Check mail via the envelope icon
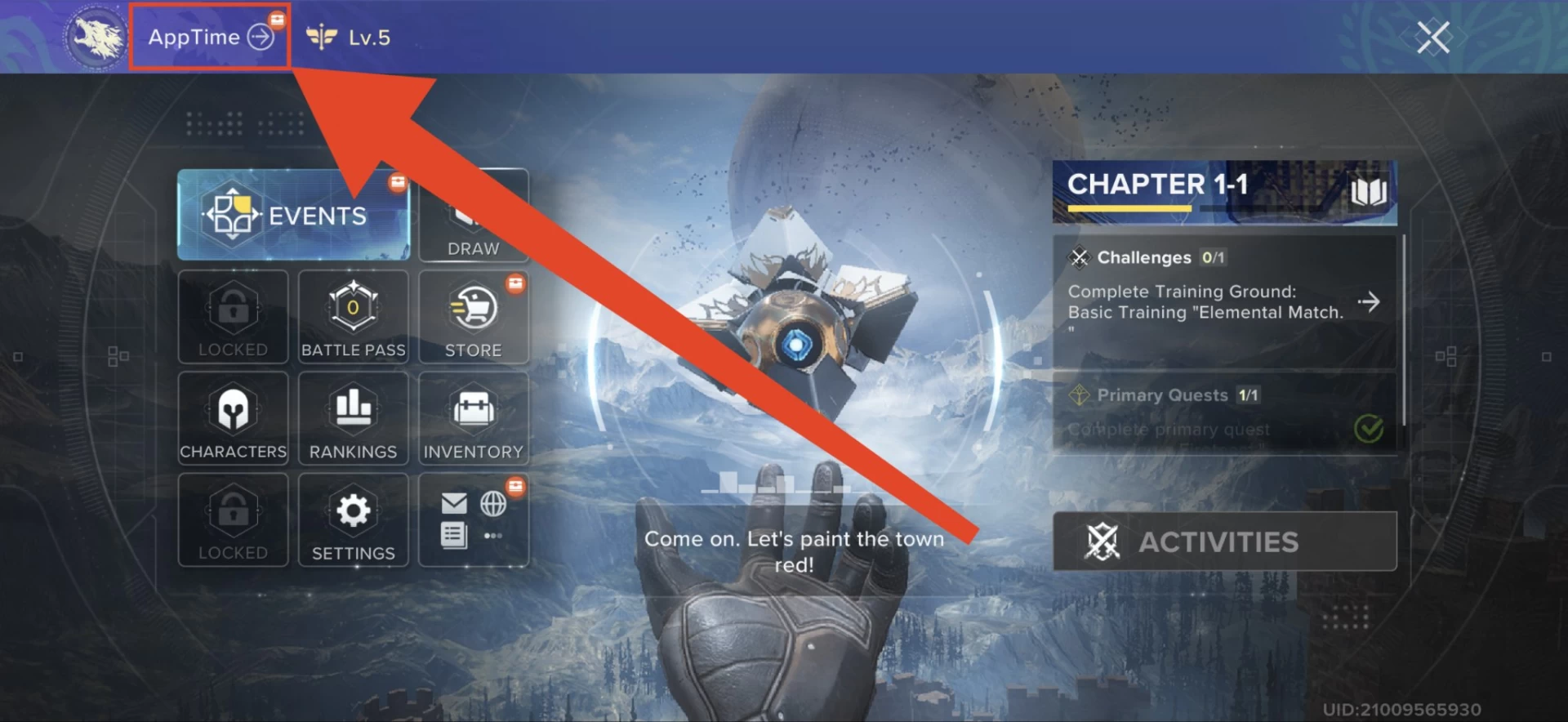This screenshot has height=722, width=1568. (454, 503)
